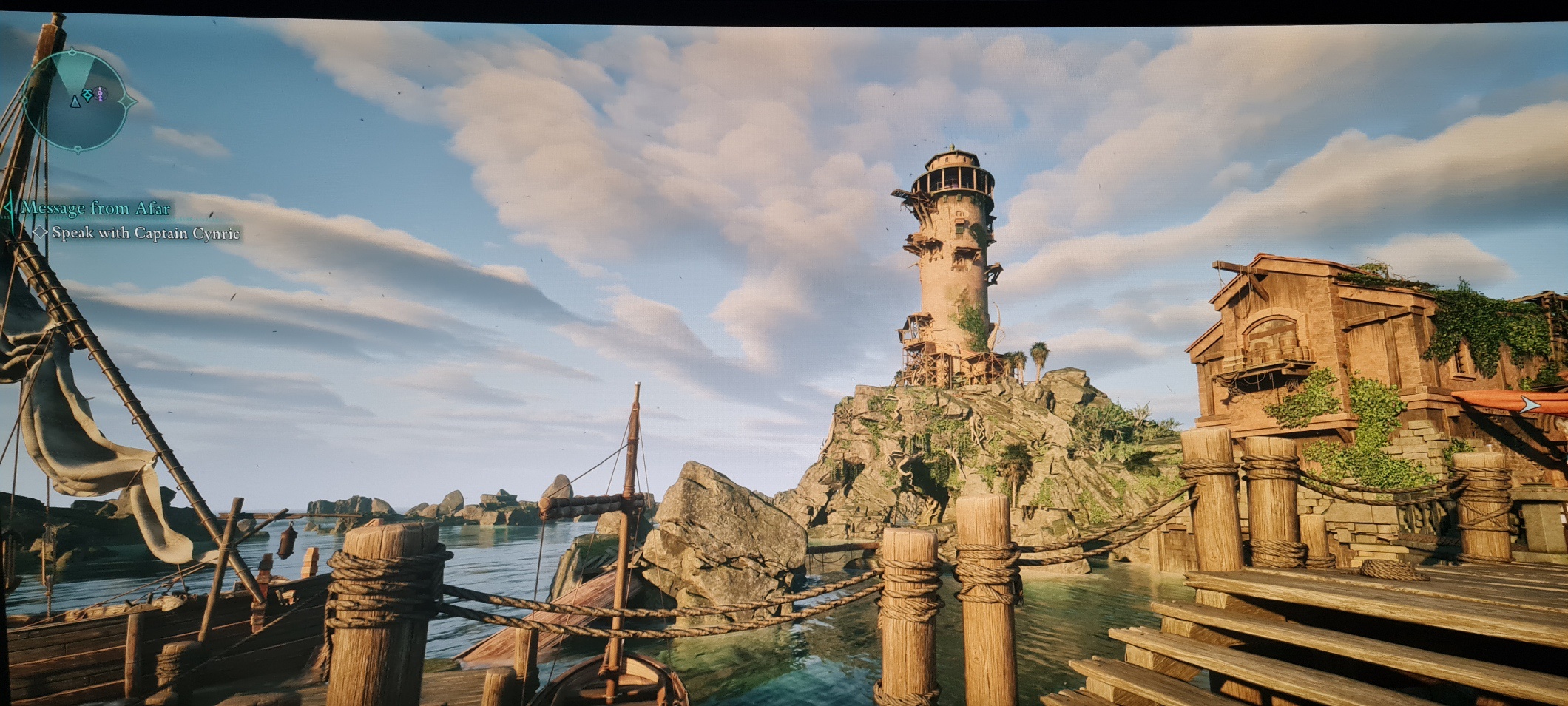Click the Speak with Captain Cynric objective
The width and height of the screenshot is (1568, 706).
point(146,233)
